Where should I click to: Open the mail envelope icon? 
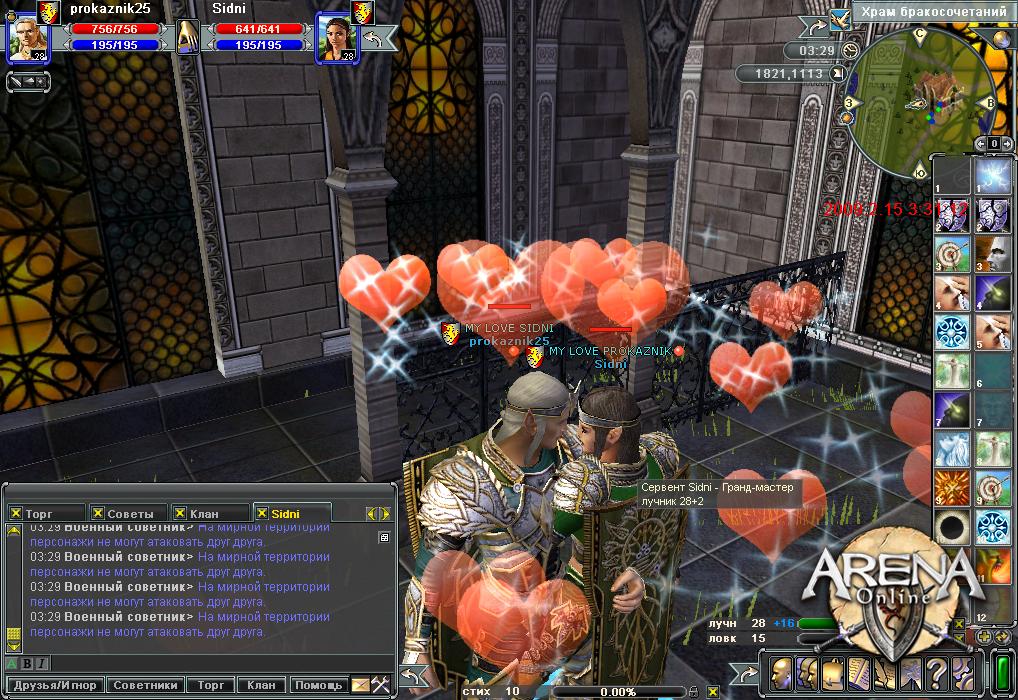tap(360, 686)
